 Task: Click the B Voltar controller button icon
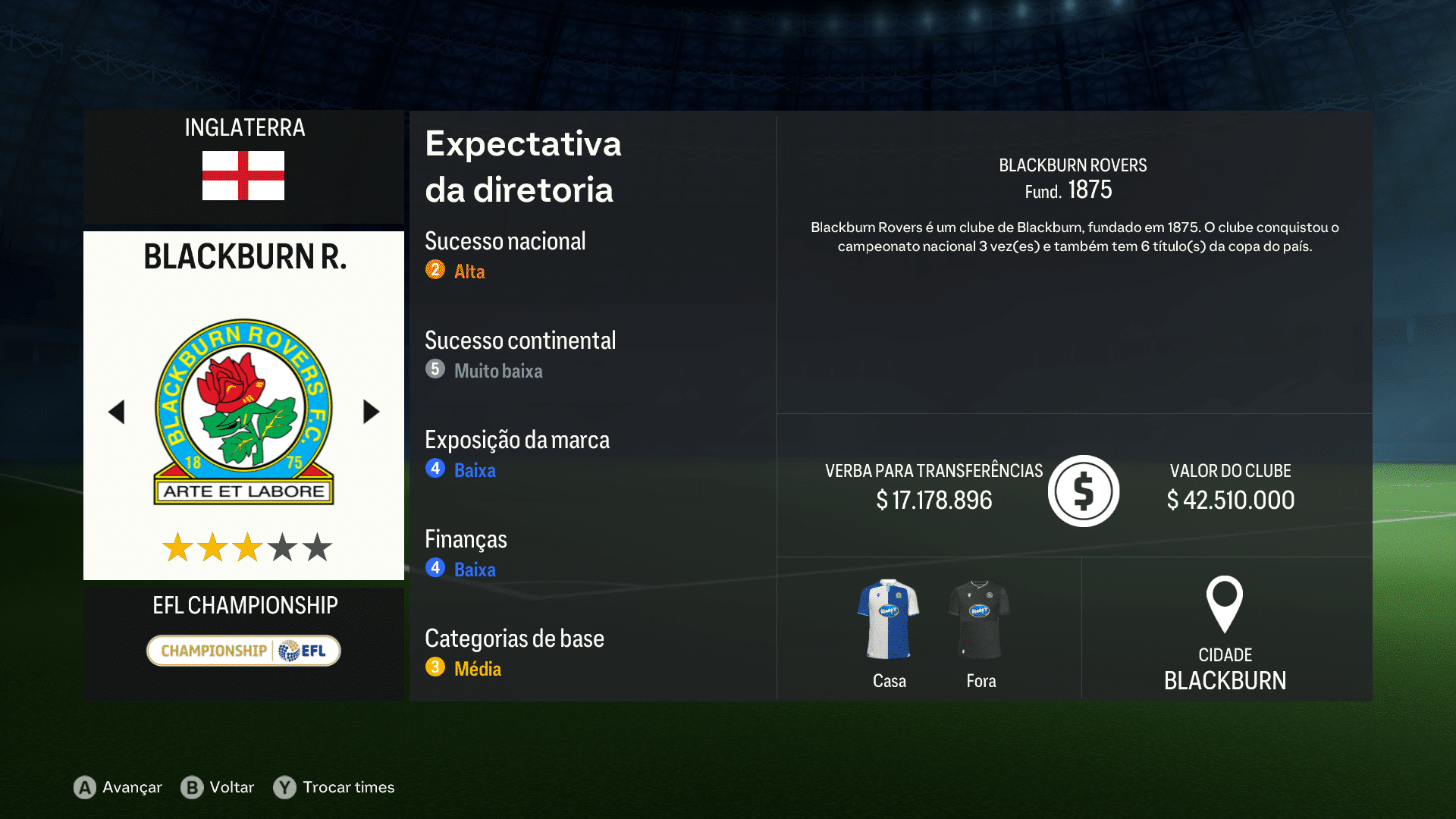click(193, 787)
